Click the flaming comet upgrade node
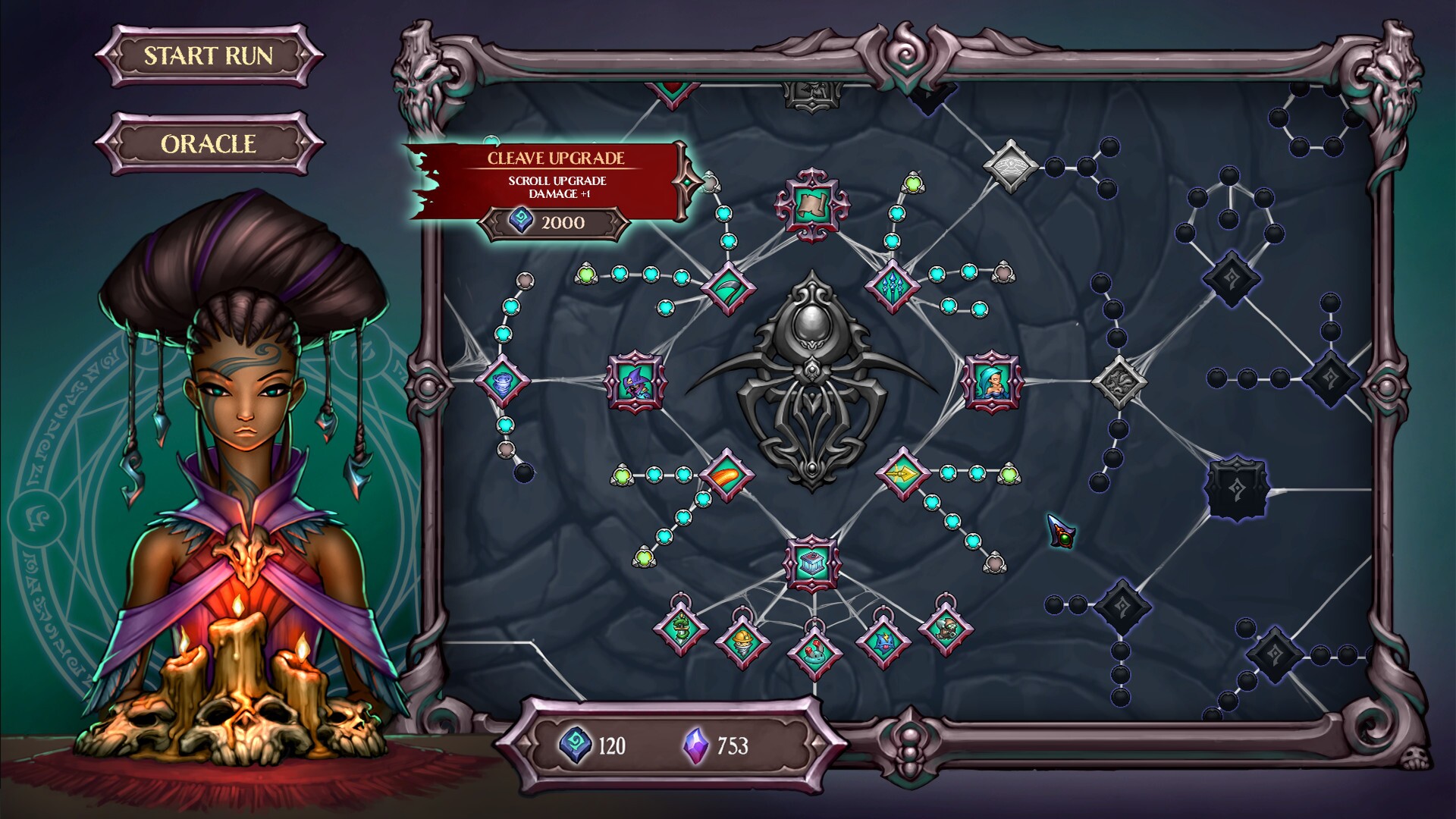 [728, 476]
